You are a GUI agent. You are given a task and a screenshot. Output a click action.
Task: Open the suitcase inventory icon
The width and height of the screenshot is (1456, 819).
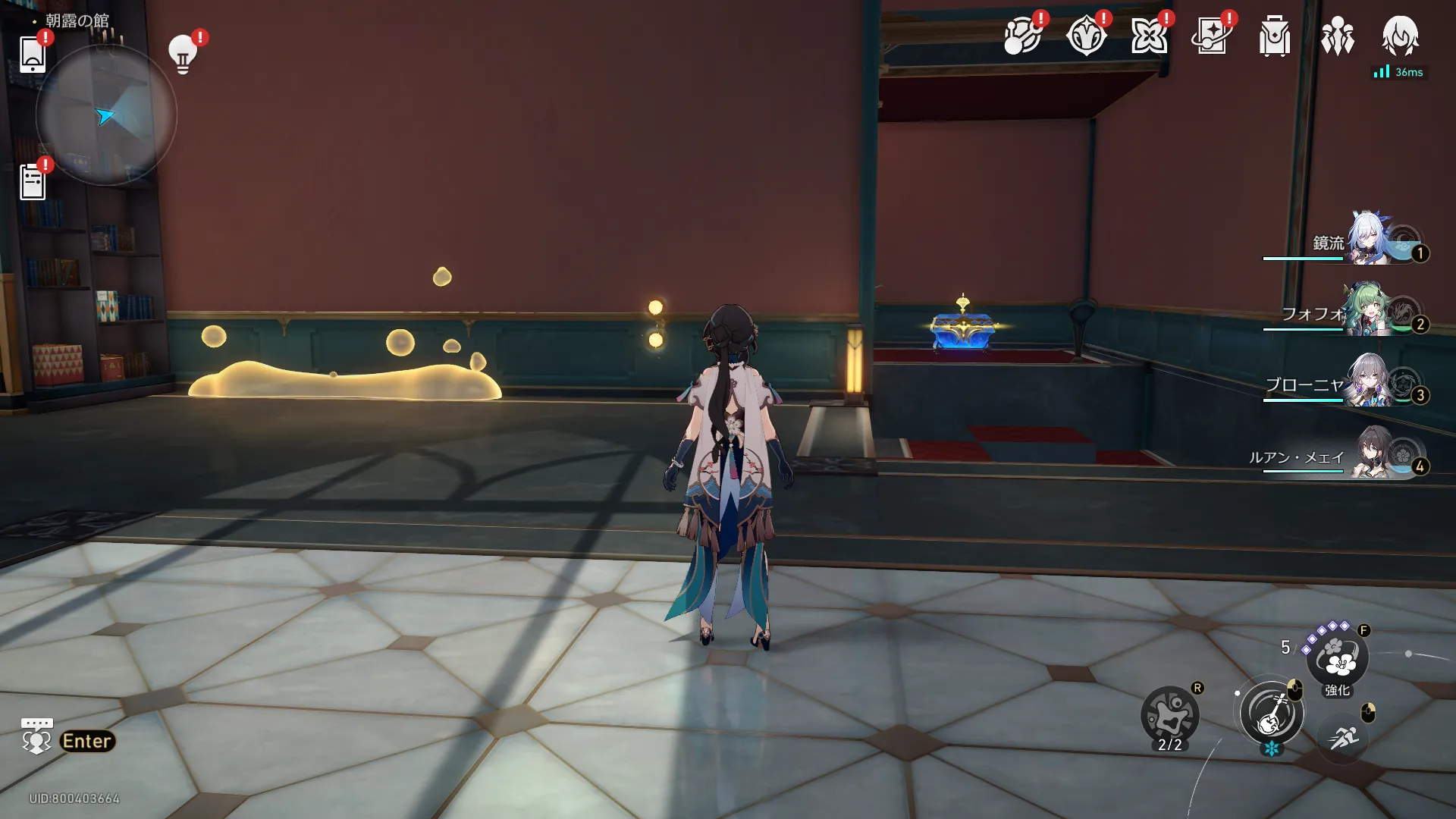click(1274, 36)
